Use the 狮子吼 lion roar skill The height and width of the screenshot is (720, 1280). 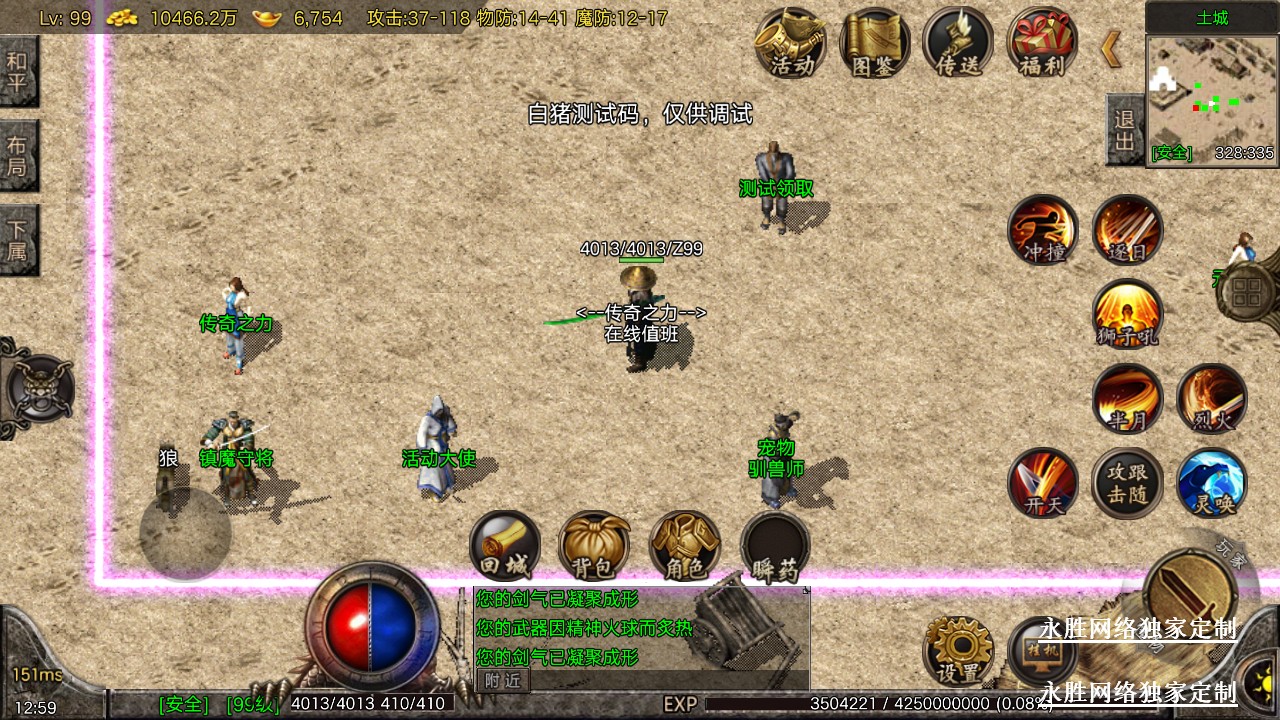click(1127, 314)
